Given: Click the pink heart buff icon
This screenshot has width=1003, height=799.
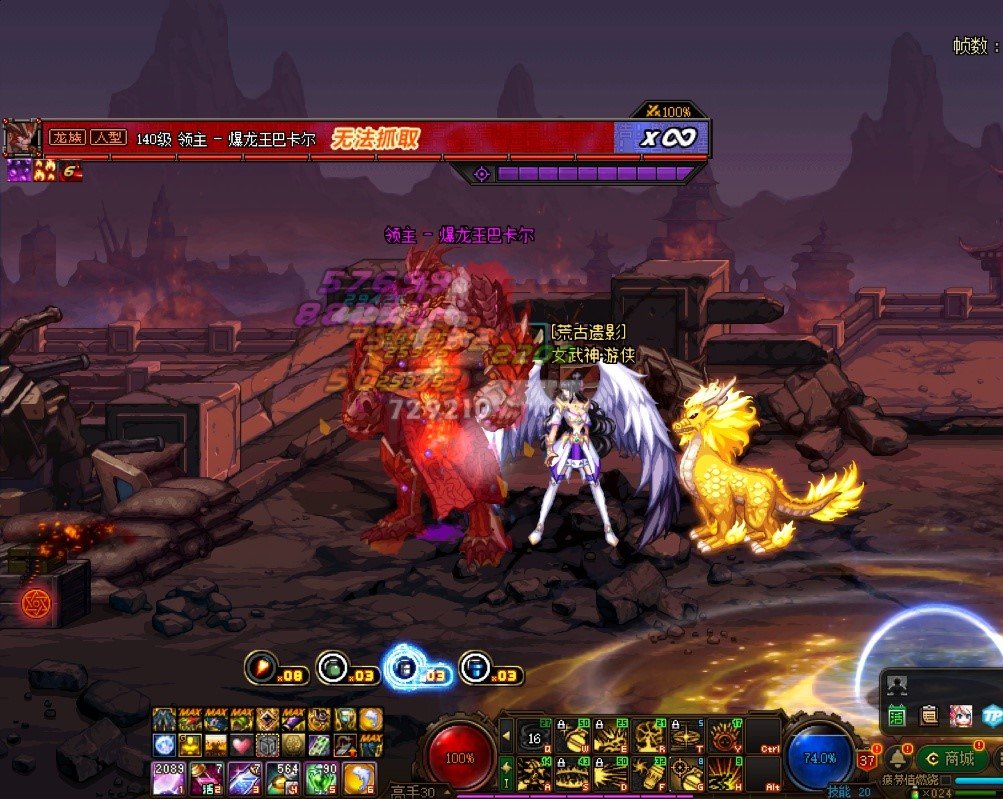Looking at the screenshot, I should pos(240,745).
